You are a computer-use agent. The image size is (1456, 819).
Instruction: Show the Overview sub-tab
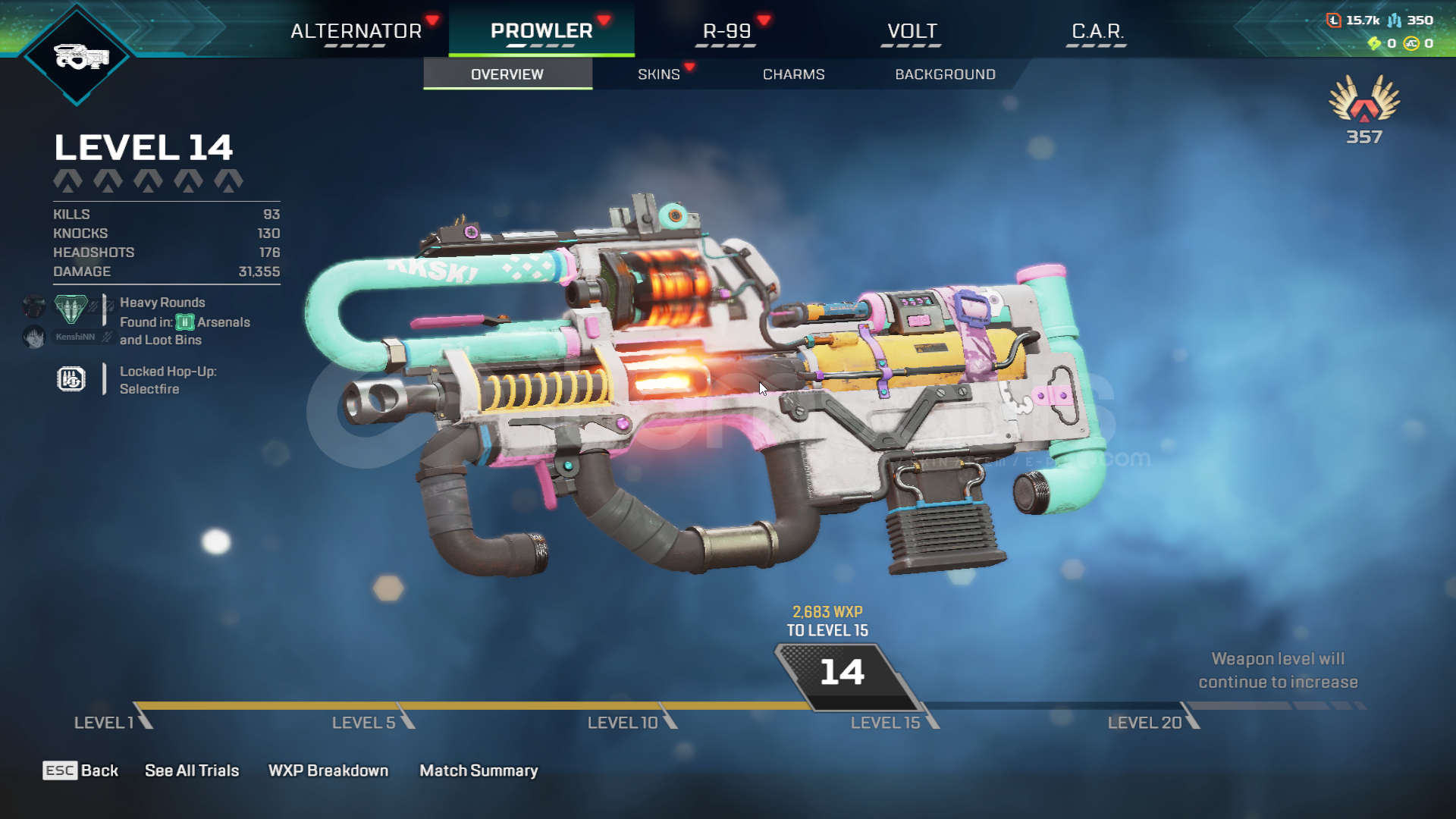[x=507, y=74]
